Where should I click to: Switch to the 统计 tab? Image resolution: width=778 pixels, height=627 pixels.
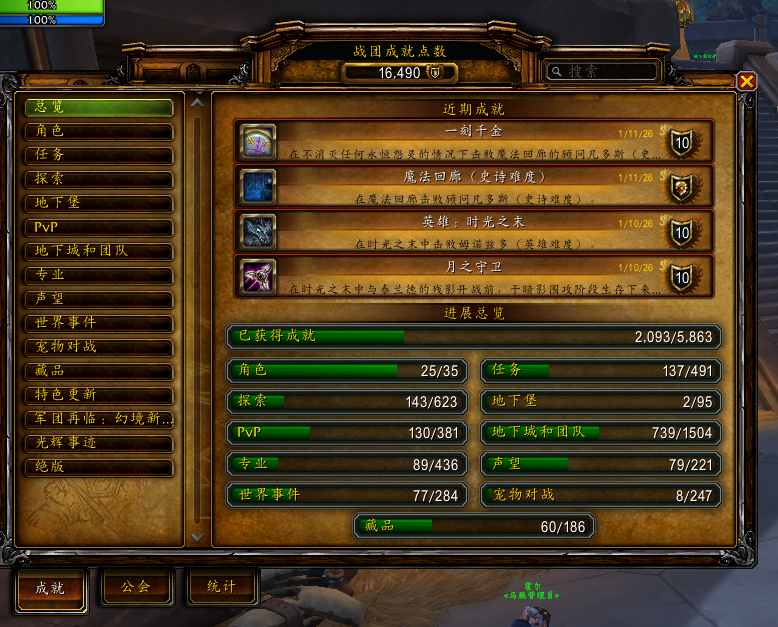(221, 588)
